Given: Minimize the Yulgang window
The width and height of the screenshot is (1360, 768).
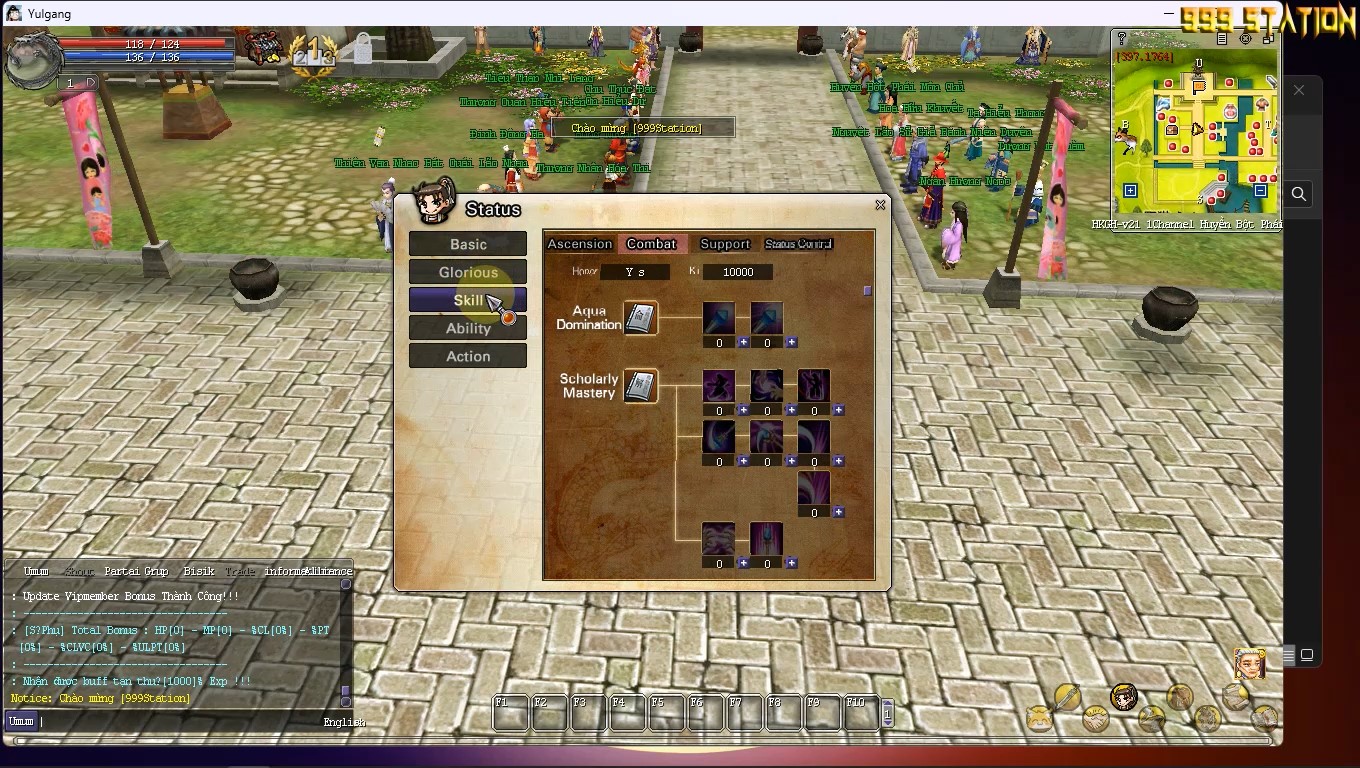Looking at the screenshot, I should [1169, 14].
